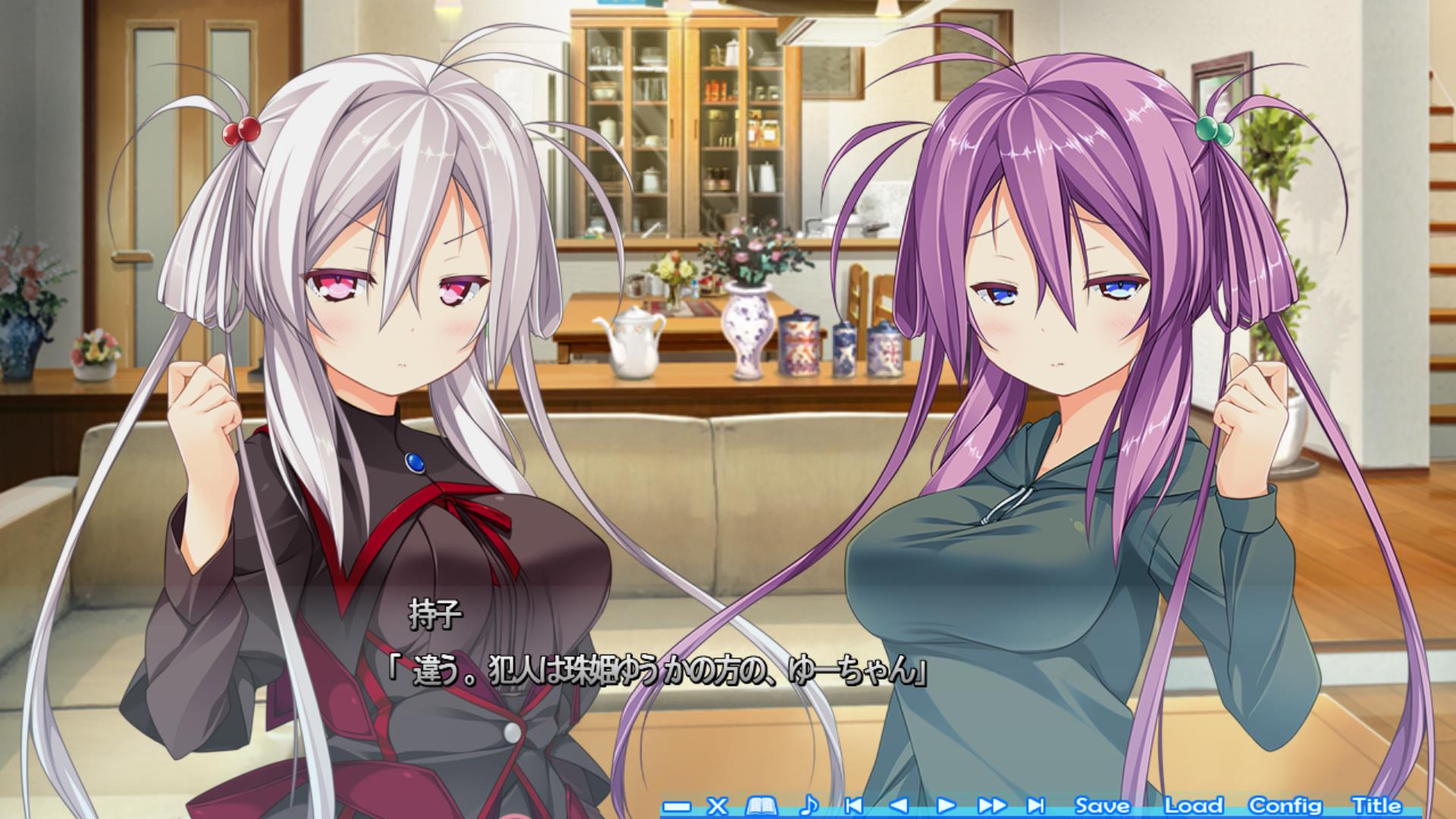Image resolution: width=1456 pixels, height=819 pixels.
Task: Fast-forward text with the double arrow icon
Action: pyautogui.click(x=992, y=805)
